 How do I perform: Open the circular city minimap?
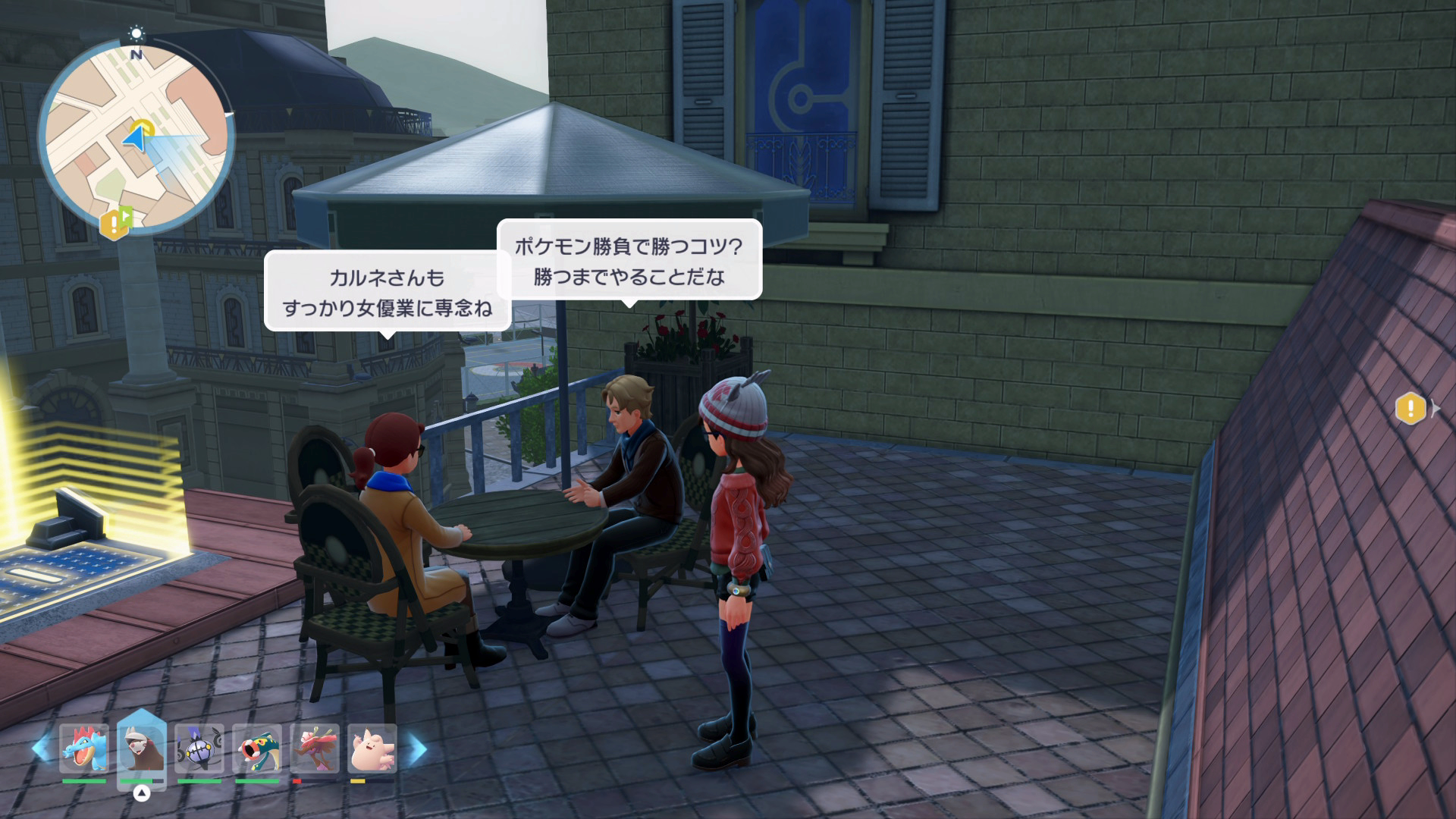pos(136,137)
